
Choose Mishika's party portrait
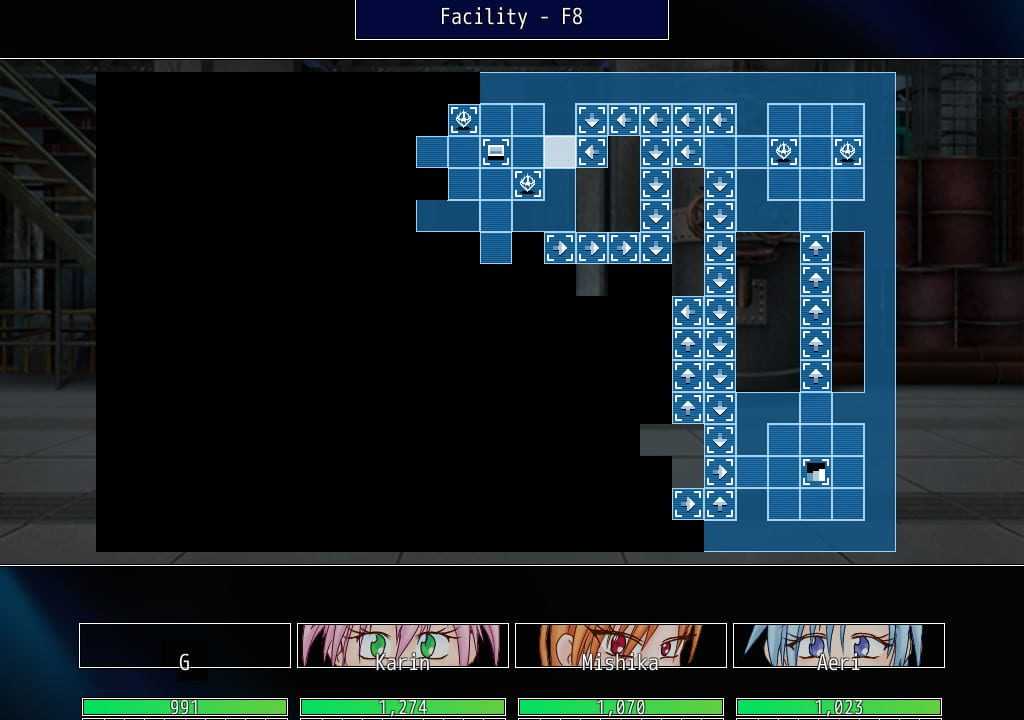[x=621, y=646]
